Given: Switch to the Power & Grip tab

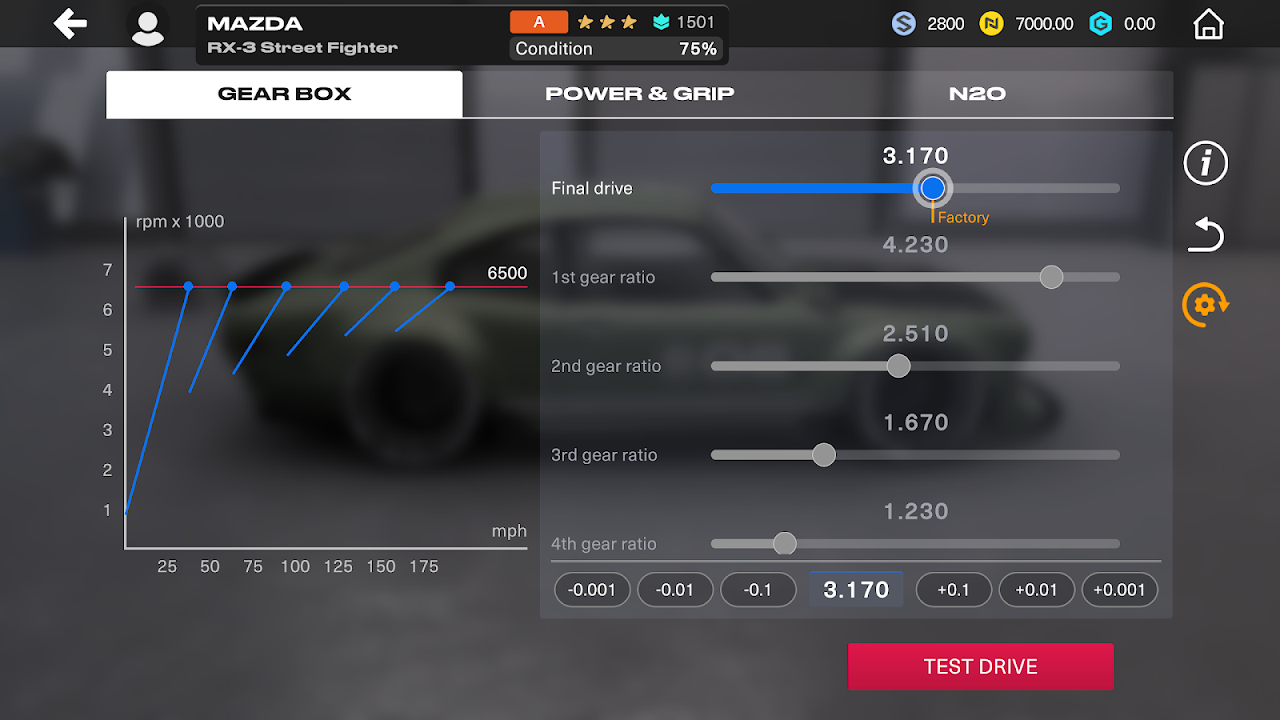Looking at the screenshot, I should (640, 94).
